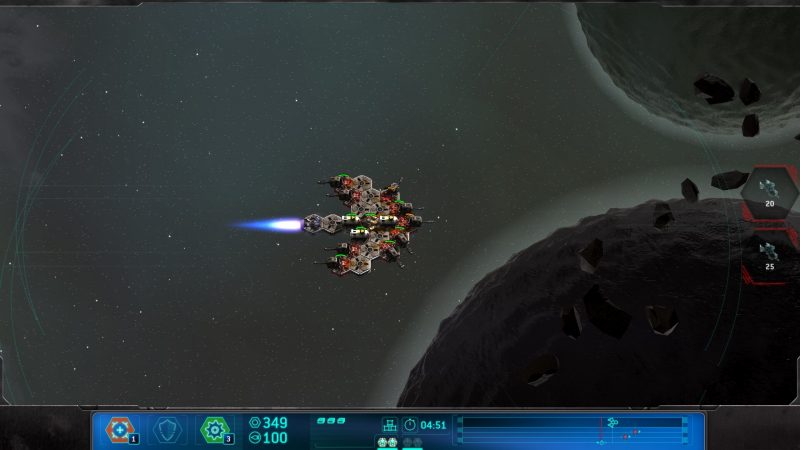Click the ship module layout icon
This screenshot has height=450, width=800.
point(390,425)
